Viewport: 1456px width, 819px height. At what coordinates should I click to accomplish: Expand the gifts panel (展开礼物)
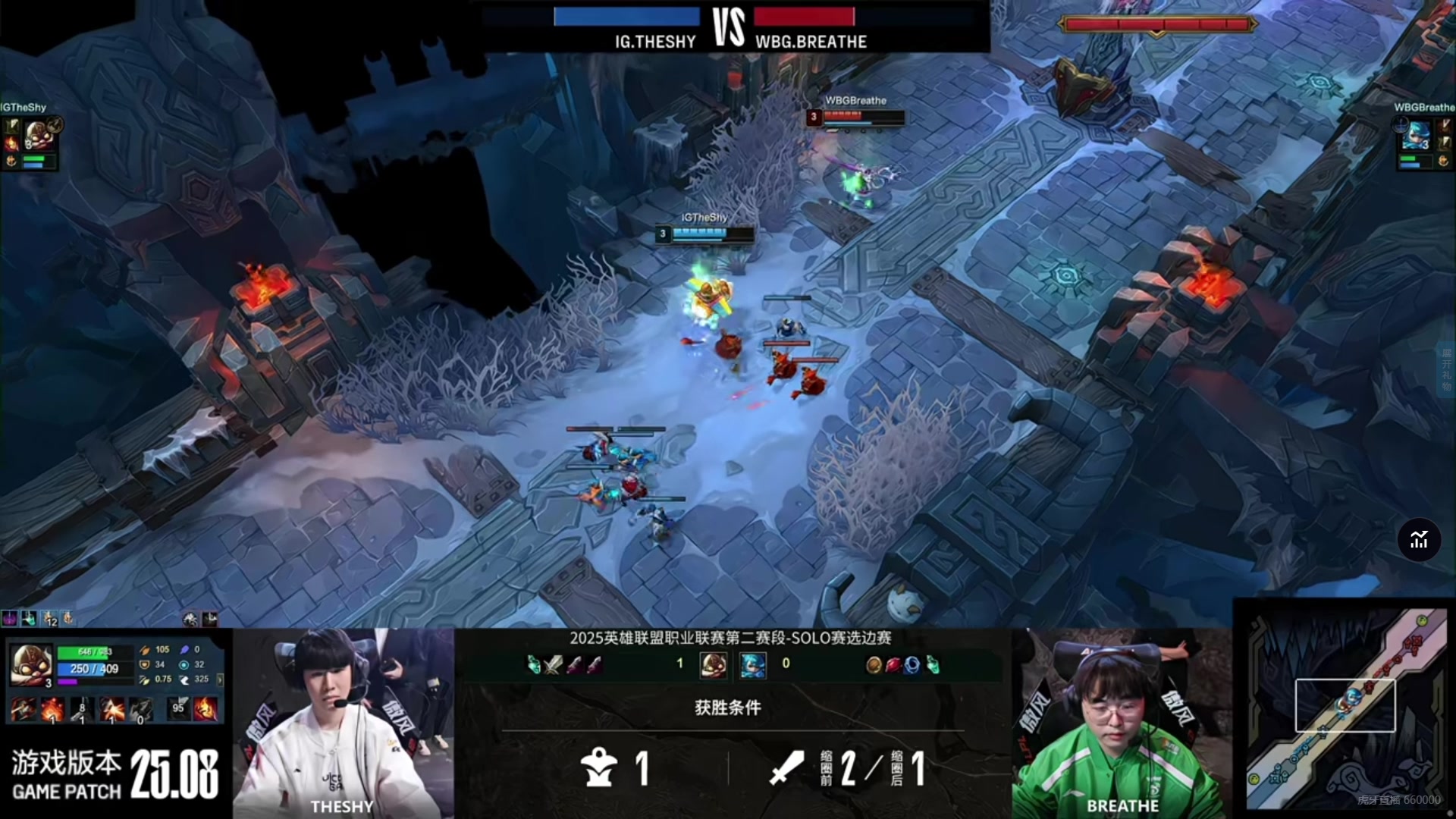pyautogui.click(x=1446, y=369)
